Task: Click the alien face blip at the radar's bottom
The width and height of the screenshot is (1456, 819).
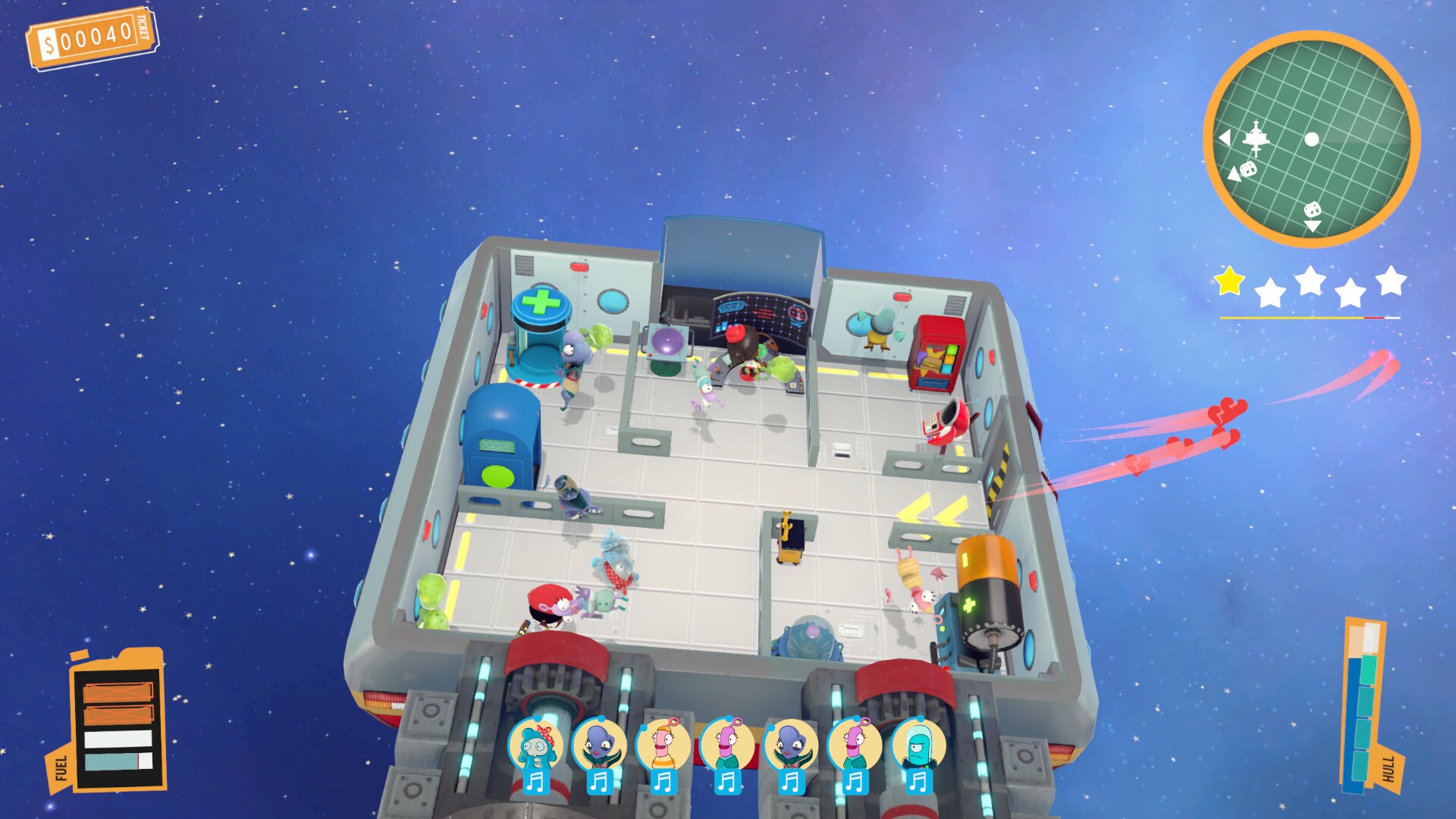Action: [x=1313, y=210]
